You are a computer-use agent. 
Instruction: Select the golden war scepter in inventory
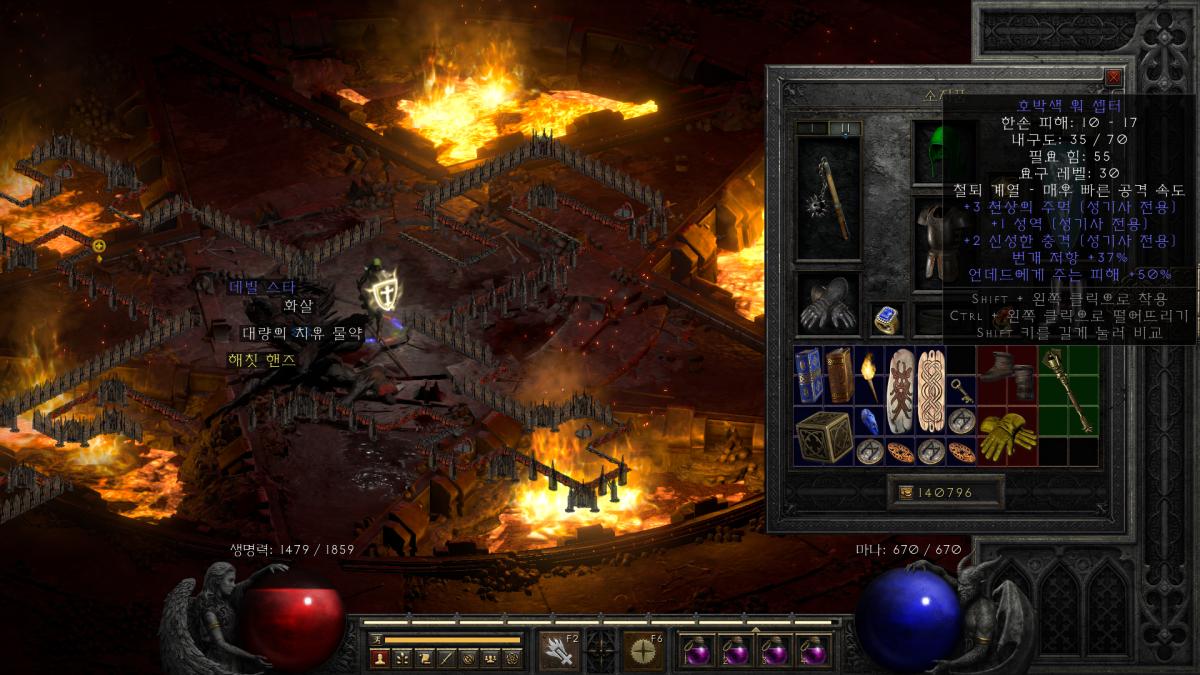pos(1067,390)
